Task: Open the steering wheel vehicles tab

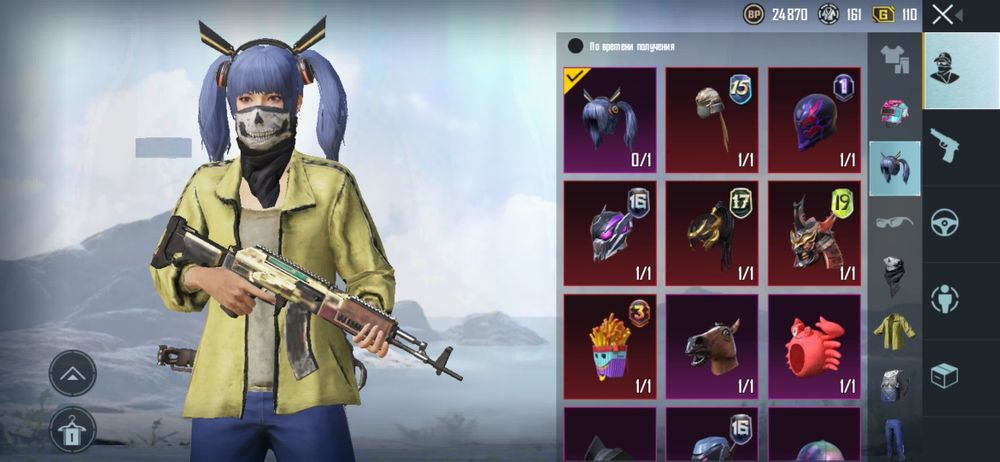Action: pyautogui.click(x=945, y=222)
